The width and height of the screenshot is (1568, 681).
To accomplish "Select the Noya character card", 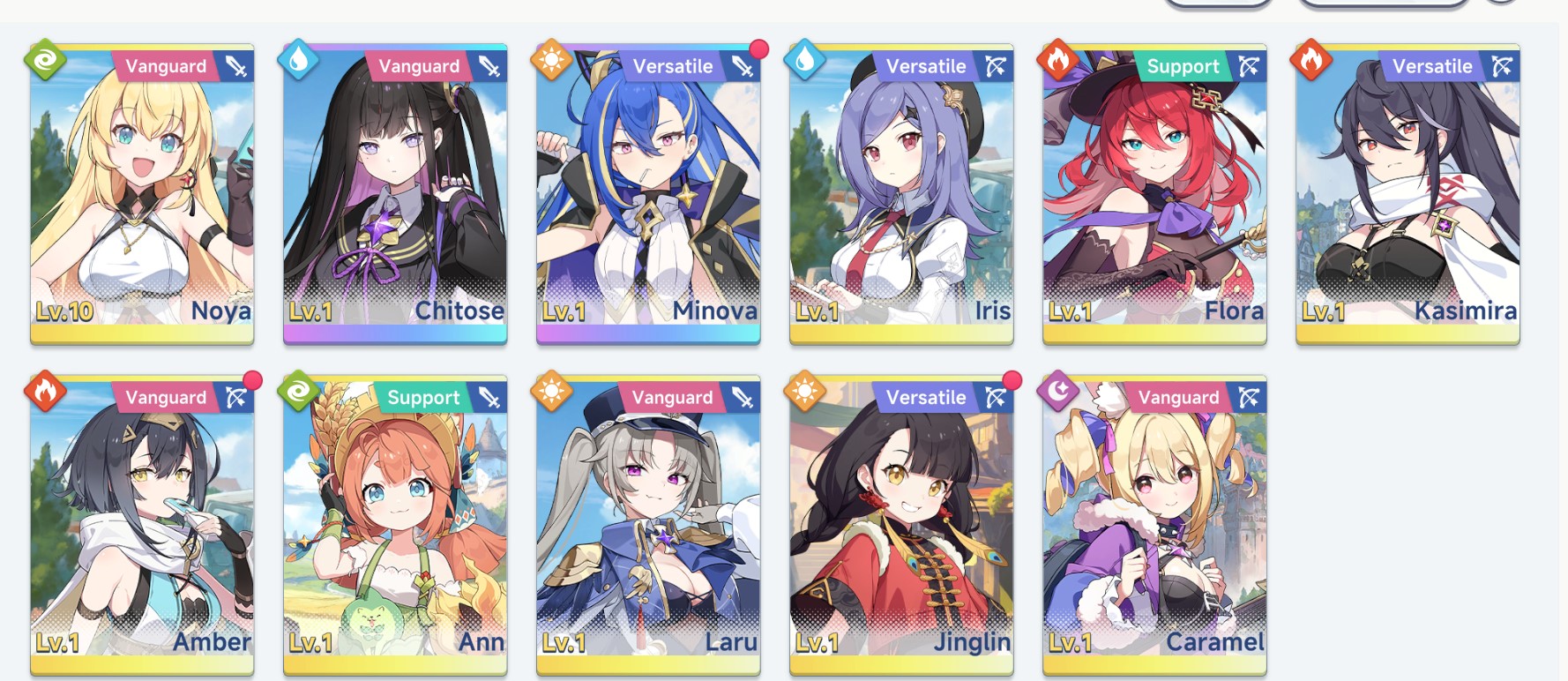I will [x=142, y=194].
